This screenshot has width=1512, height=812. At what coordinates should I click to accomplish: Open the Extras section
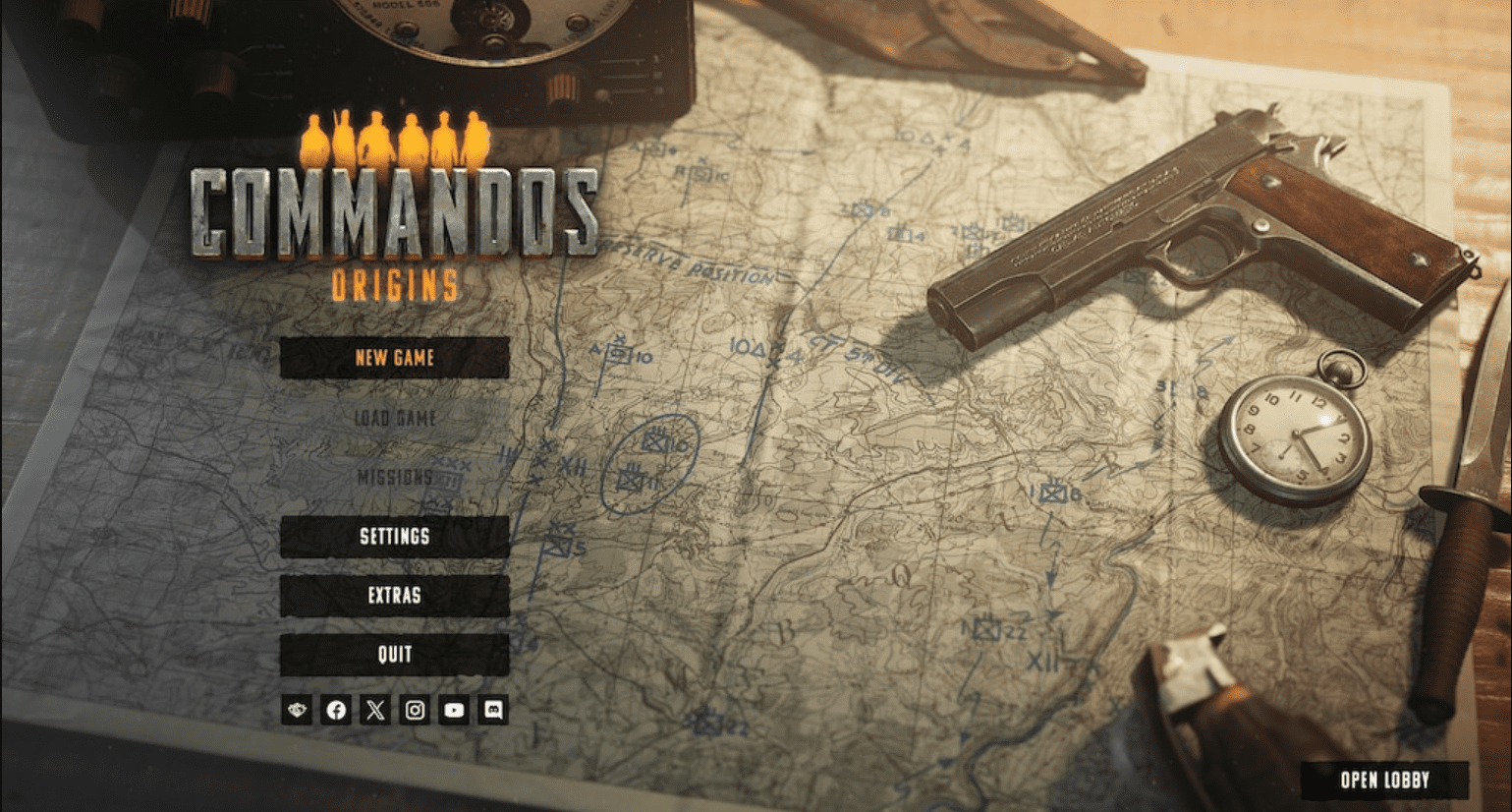point(394,596)
